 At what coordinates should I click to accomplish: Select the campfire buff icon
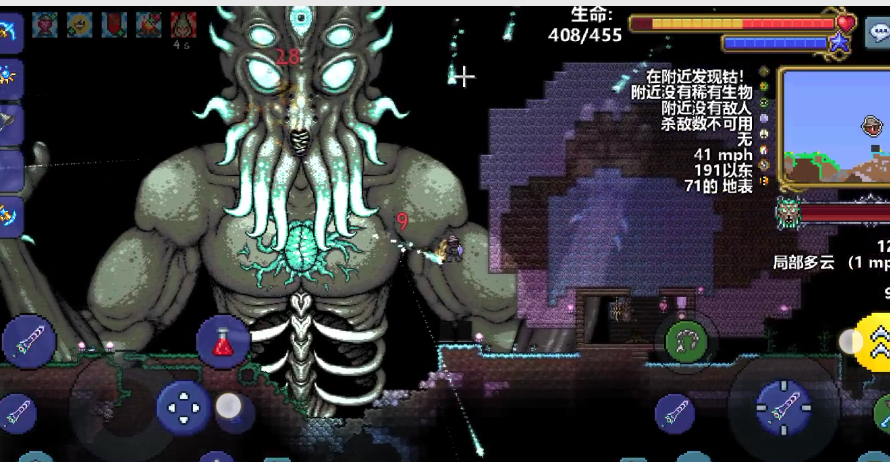pyautogui.click(x=149, y=25)
